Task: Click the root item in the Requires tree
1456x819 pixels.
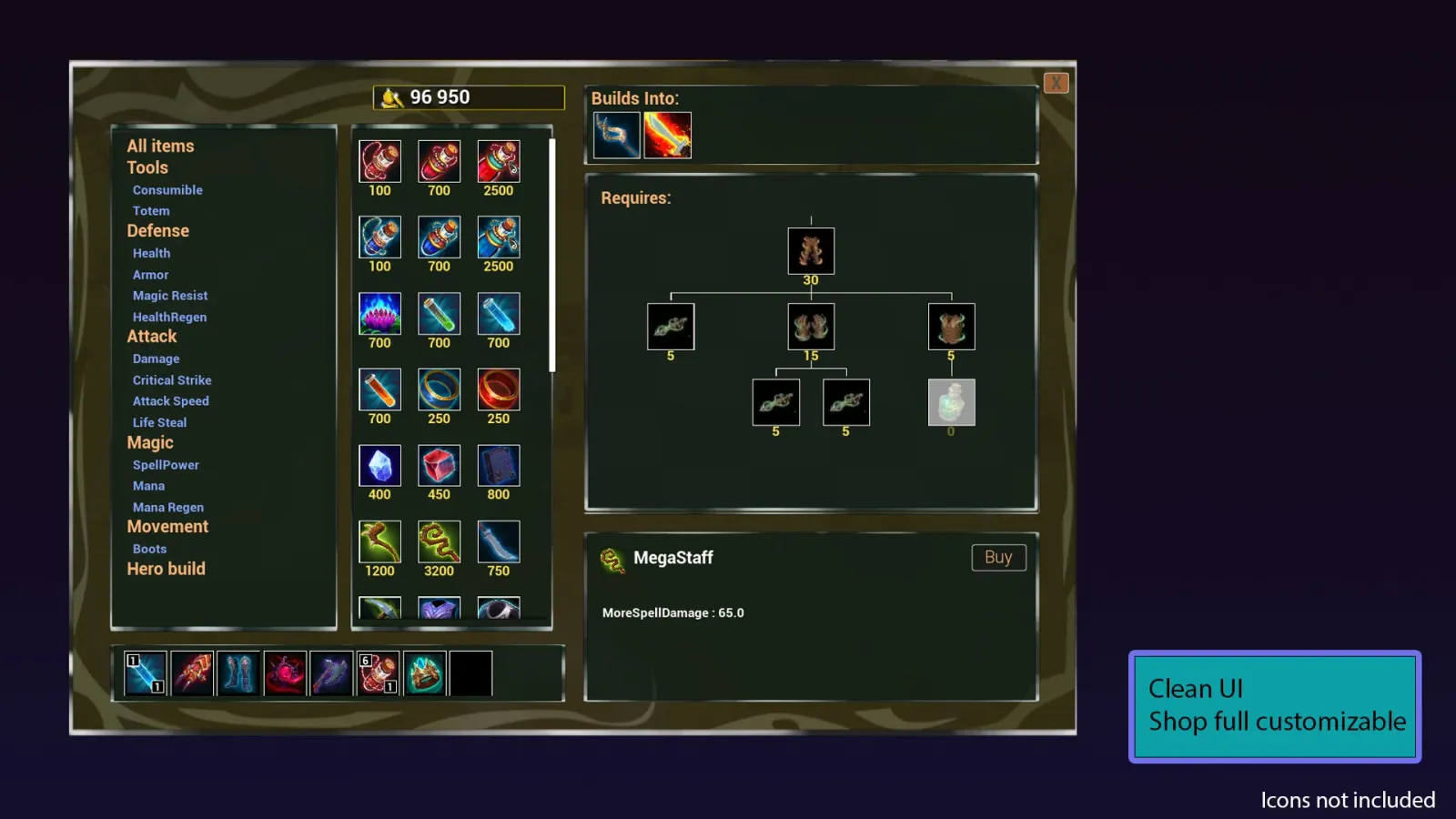Action: point(810,249)
